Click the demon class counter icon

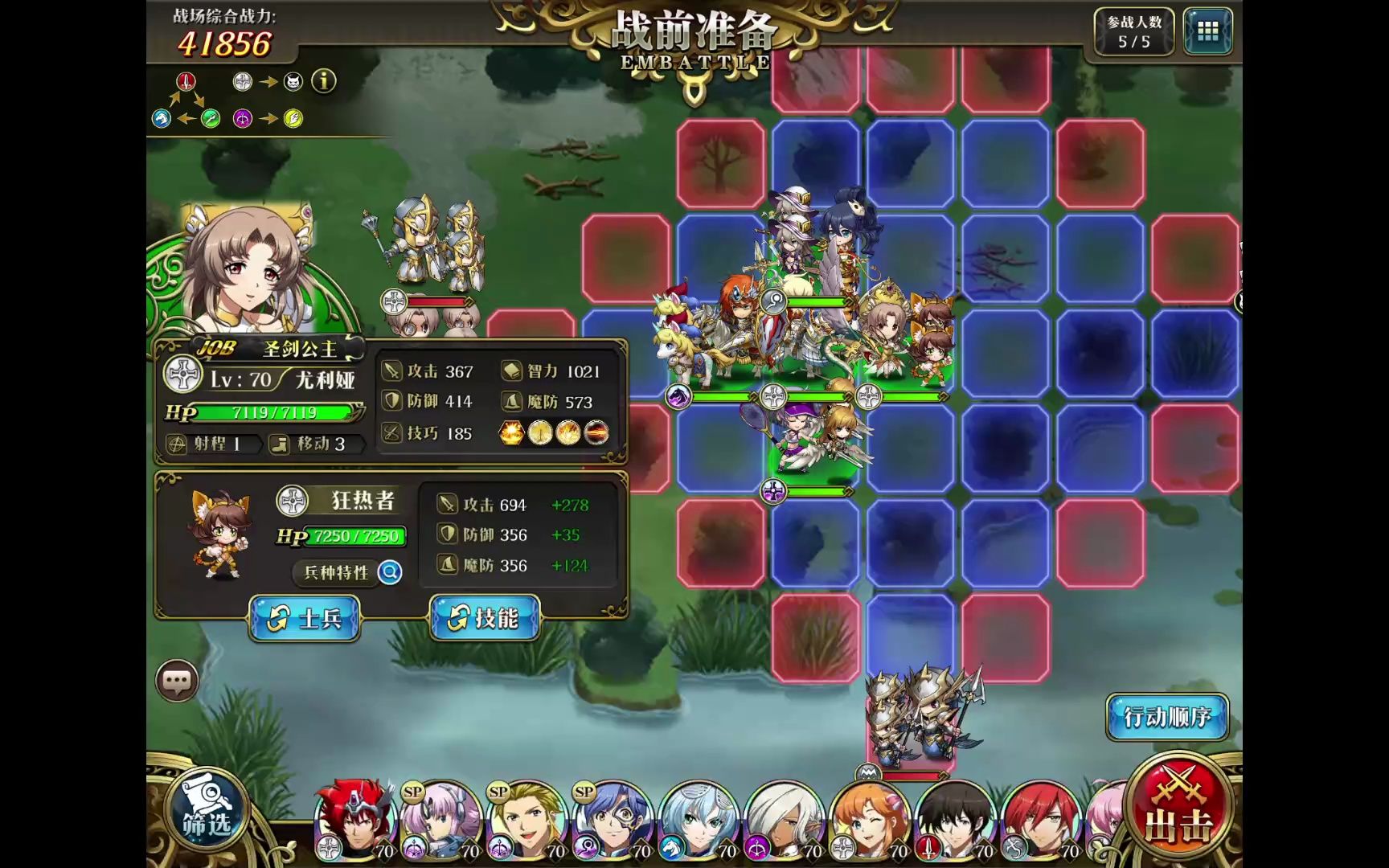click(293, 82)
